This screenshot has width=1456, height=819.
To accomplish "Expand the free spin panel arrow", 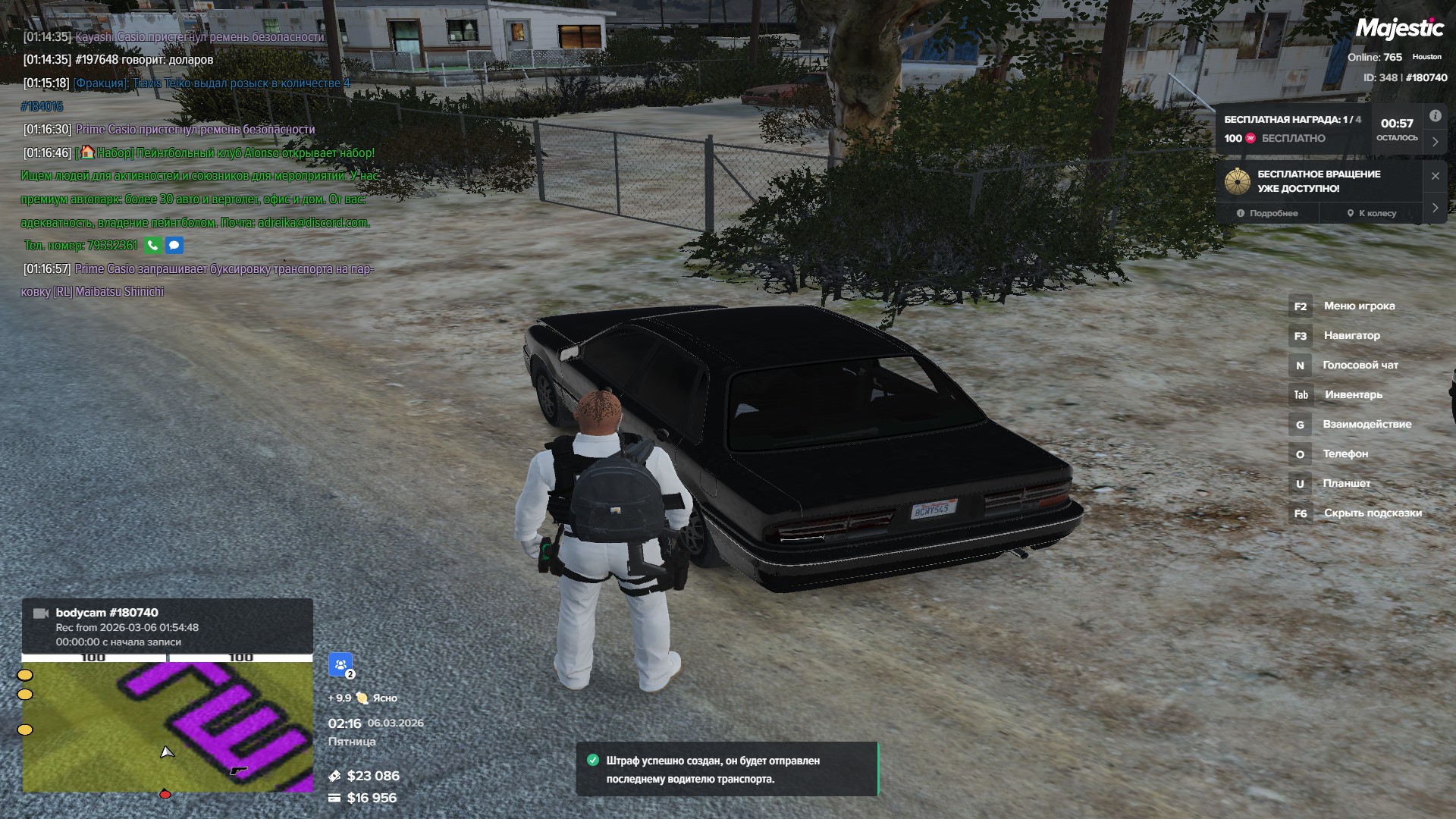I will click(1435, 208).
